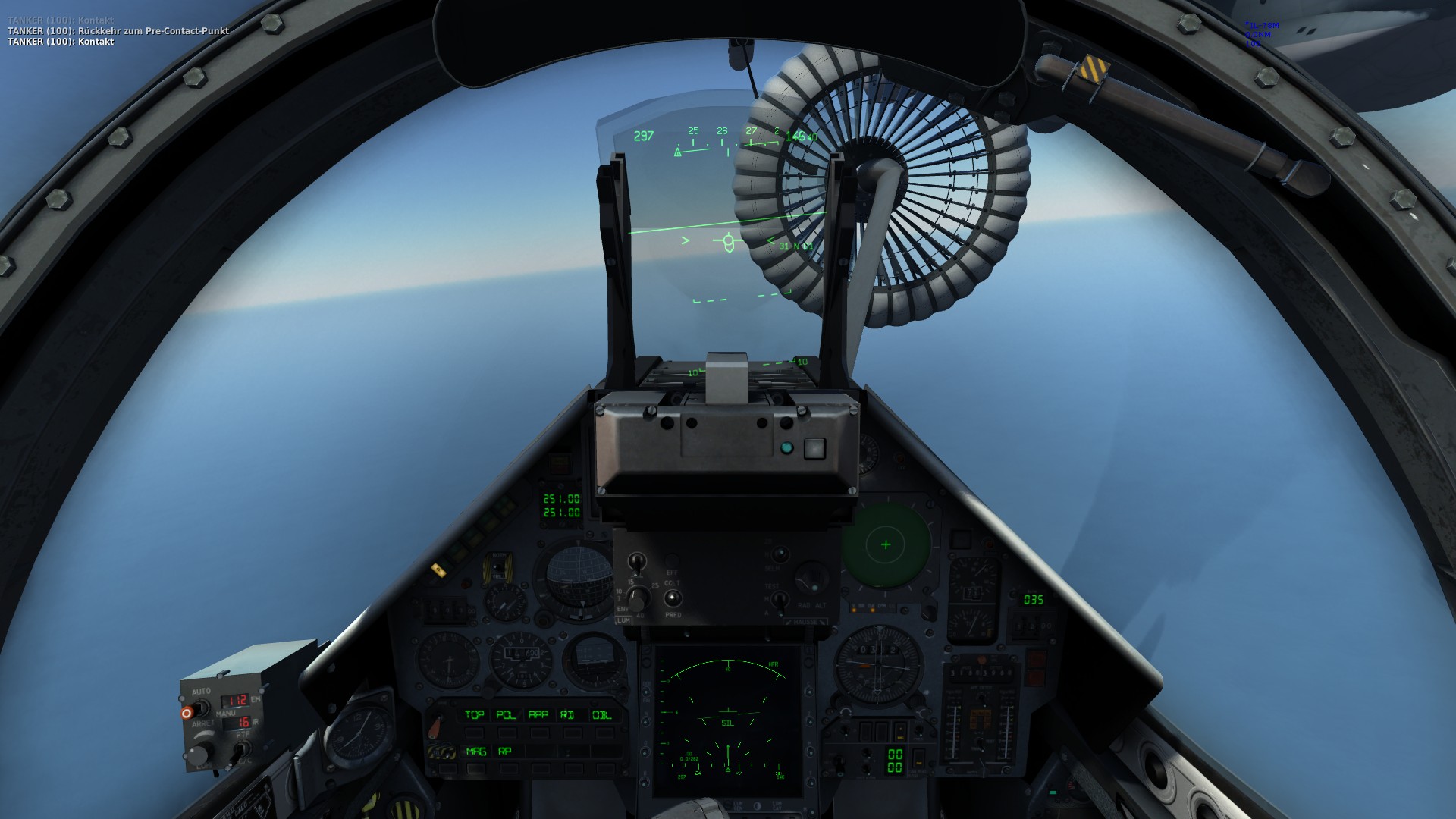This screenshot has height=819, width=1456.
Task: Turn the LUM brightness knob below the HUD
Action: click(638, 599)
